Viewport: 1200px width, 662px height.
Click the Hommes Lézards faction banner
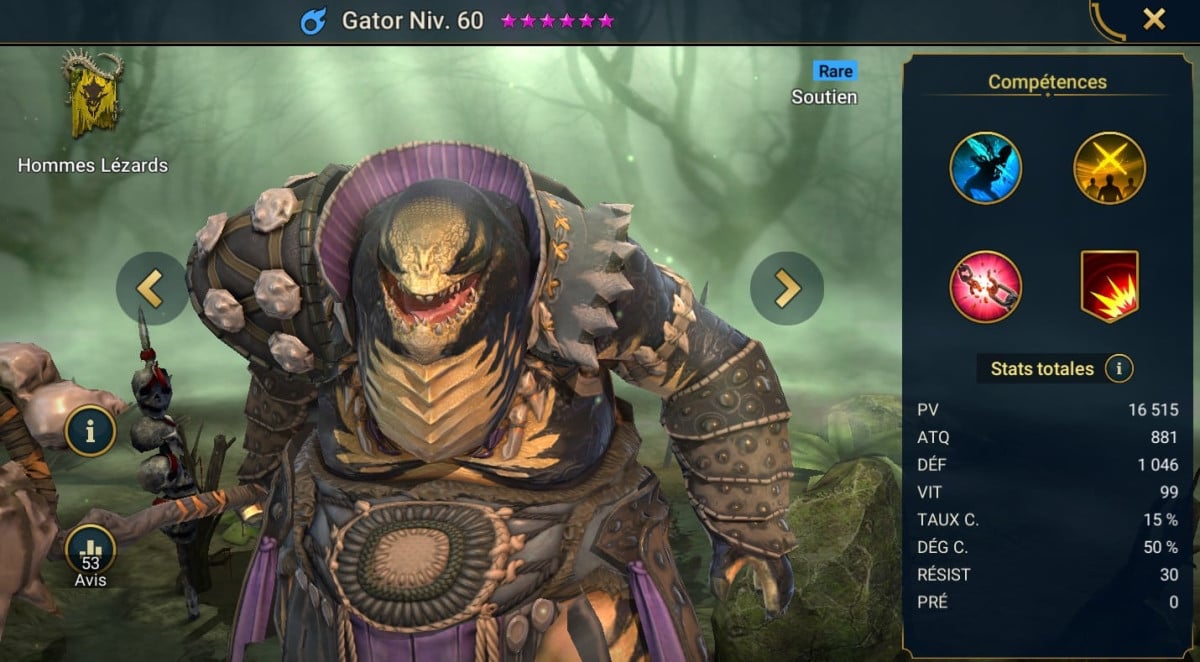click(92, 95)
